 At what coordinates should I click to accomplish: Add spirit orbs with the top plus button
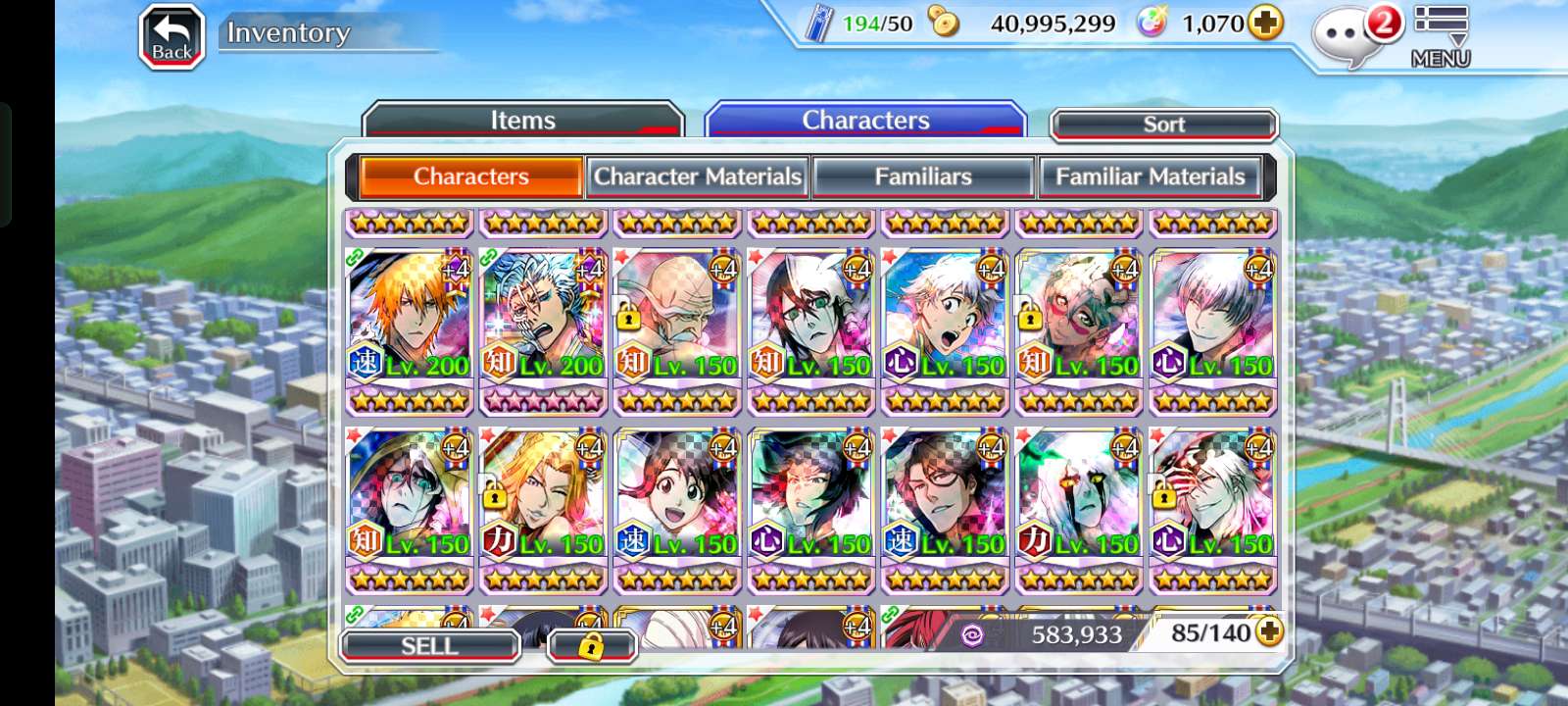tap(1265, 23)
